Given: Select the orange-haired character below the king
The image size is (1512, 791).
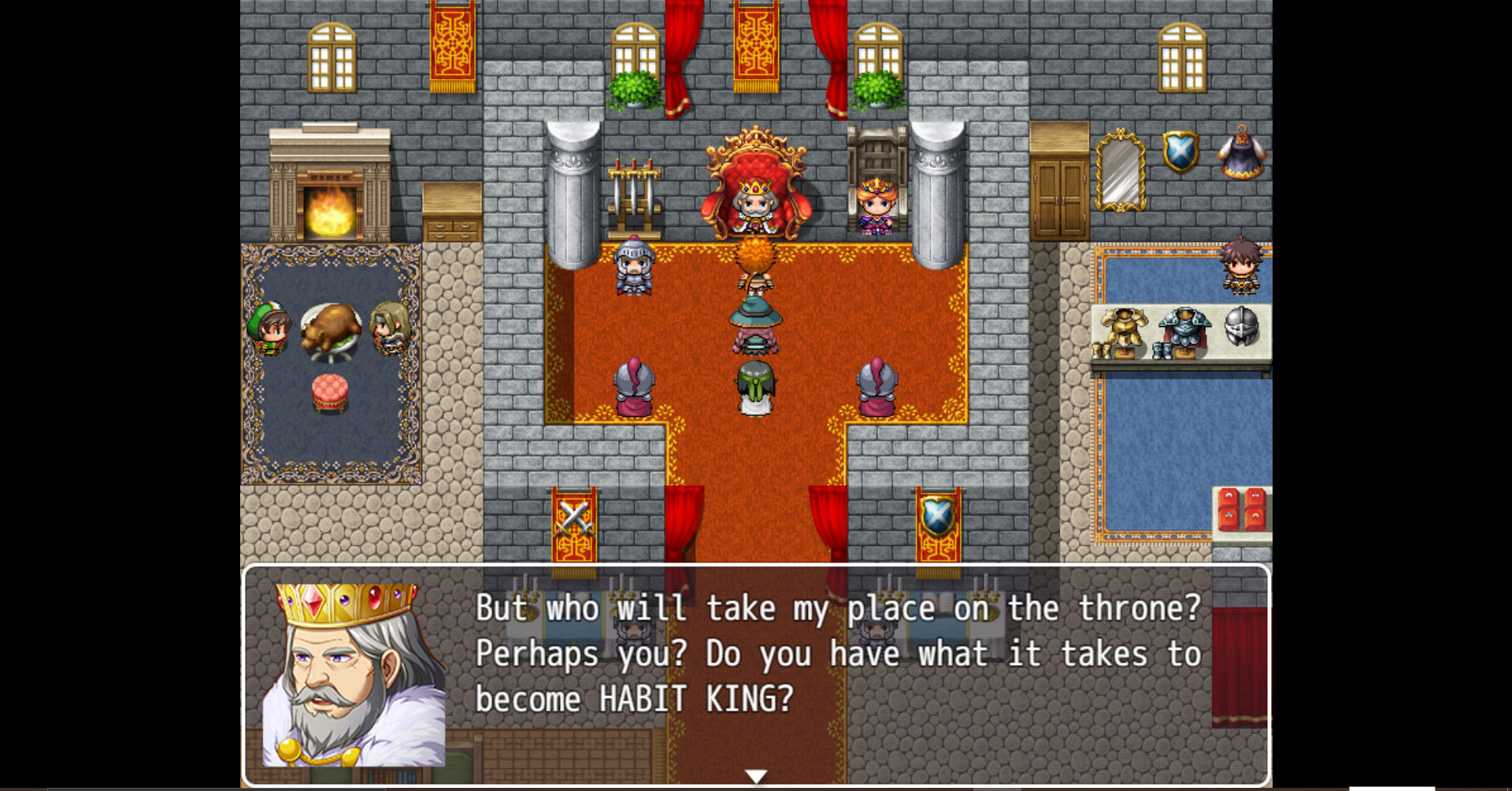Looking at the screenshot, I should pos(754,260).
